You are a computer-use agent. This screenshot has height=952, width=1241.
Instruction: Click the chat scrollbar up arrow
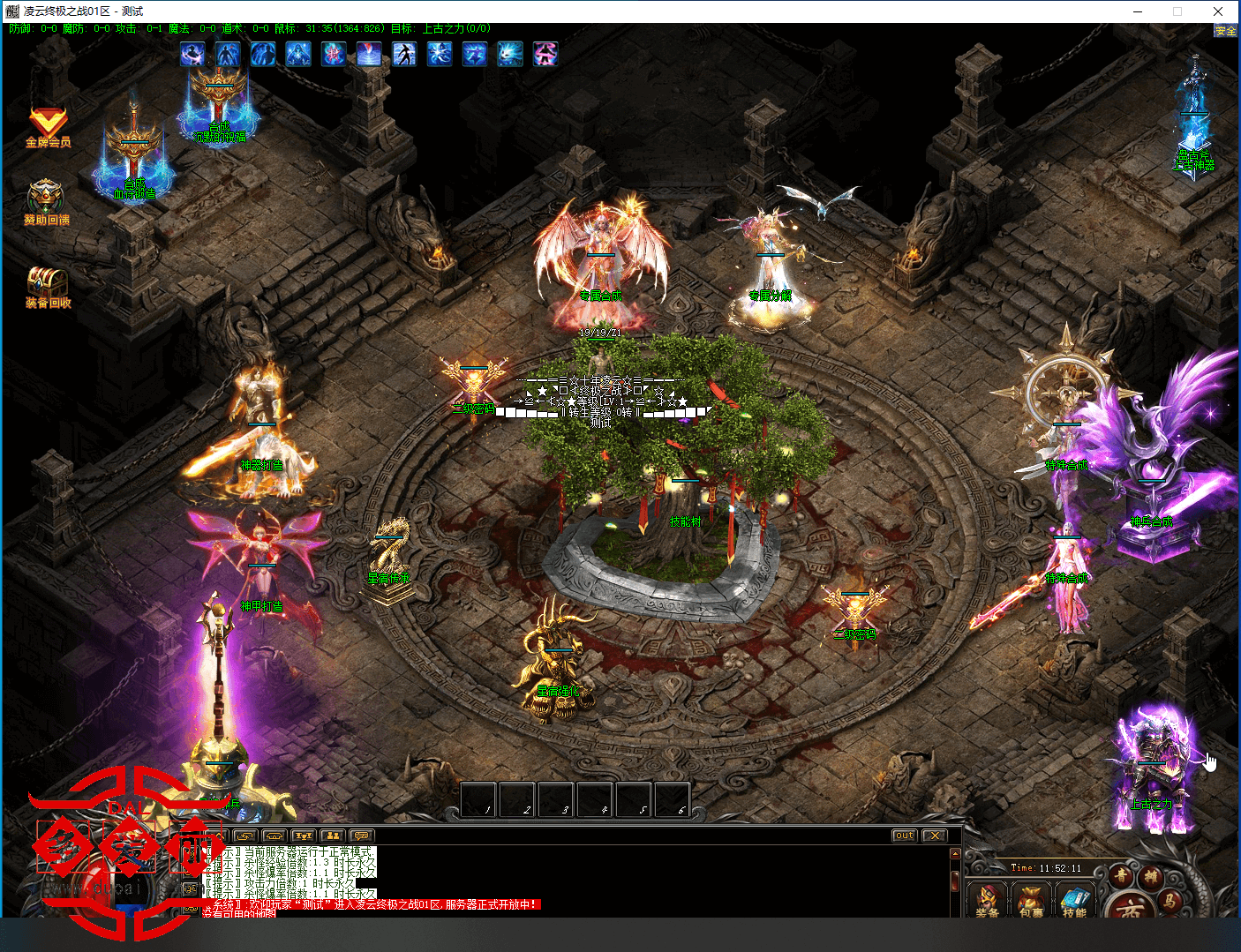pyautogui.click(x=954, y=853)
